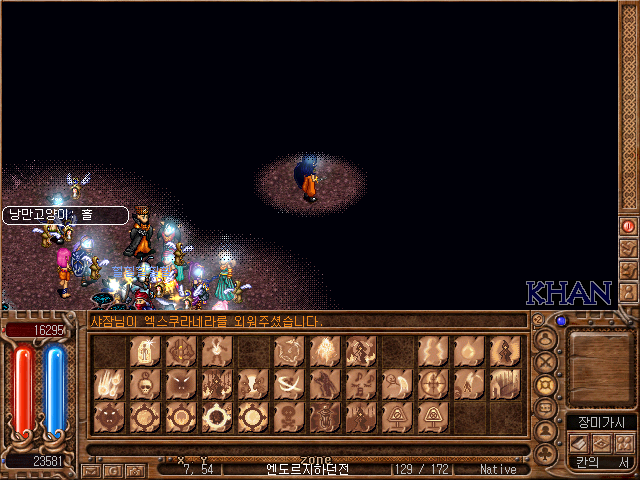
Task: Click the empty wooden portrait panel
Action: [x=600, y=367]
